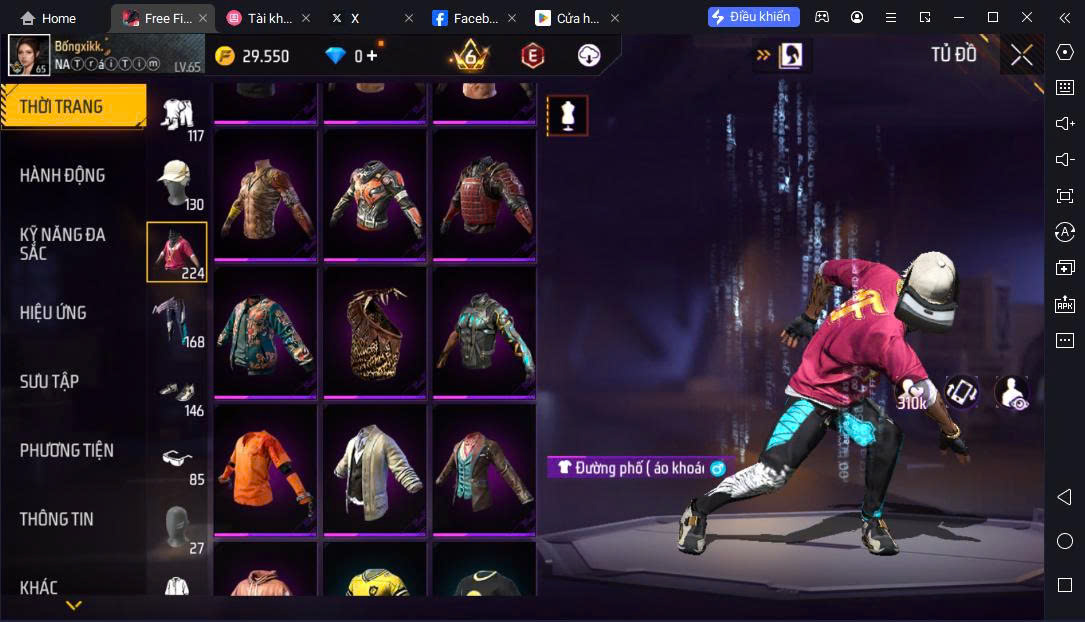Select the mask subcategory showing 27
The width and height of the screenshot is (1085, 622).
[x=177, y=528]
